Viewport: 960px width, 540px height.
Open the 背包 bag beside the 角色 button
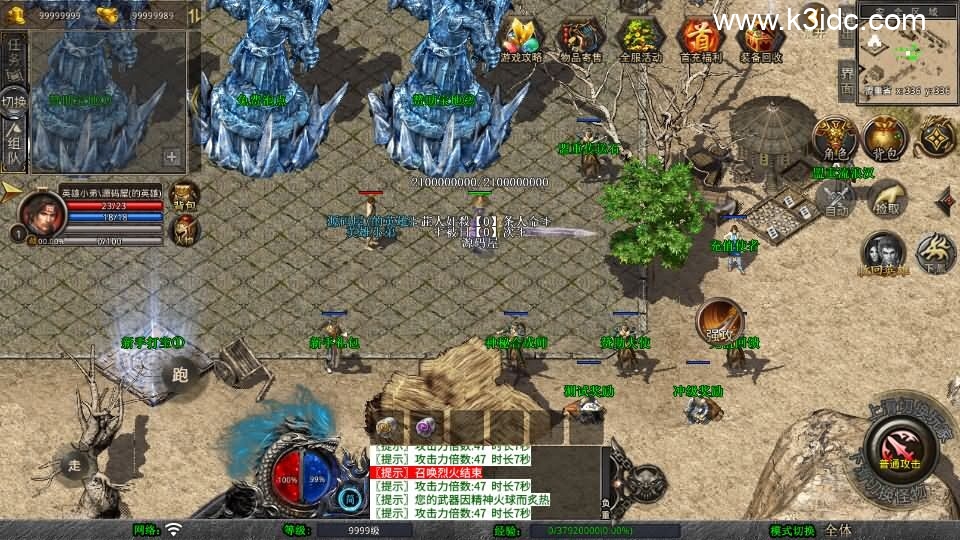point(885,138)
